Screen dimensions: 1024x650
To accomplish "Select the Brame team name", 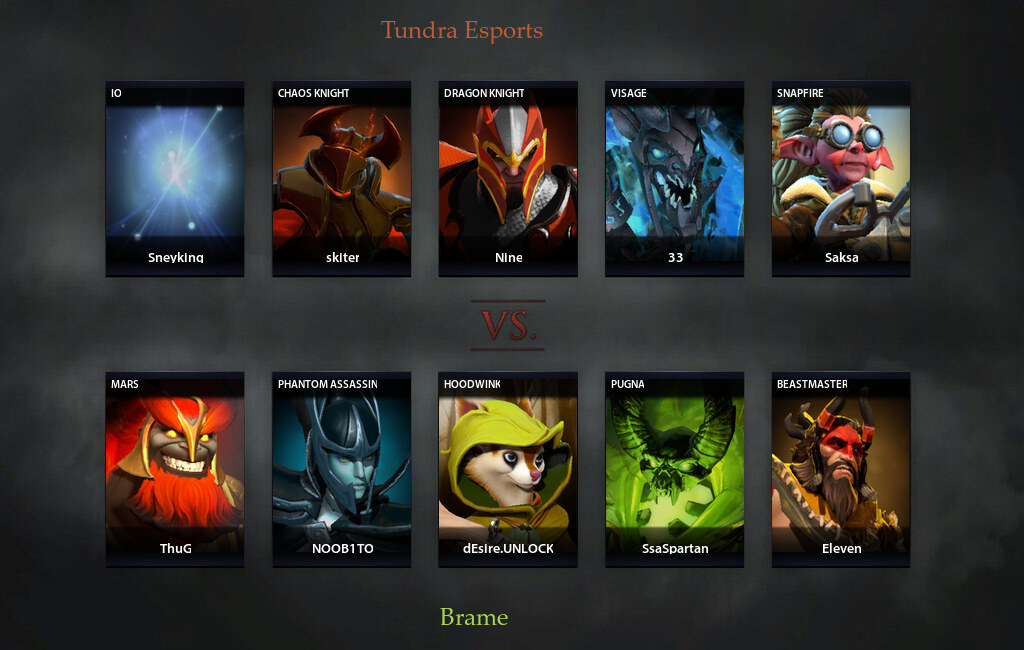I will pos(474,617).
